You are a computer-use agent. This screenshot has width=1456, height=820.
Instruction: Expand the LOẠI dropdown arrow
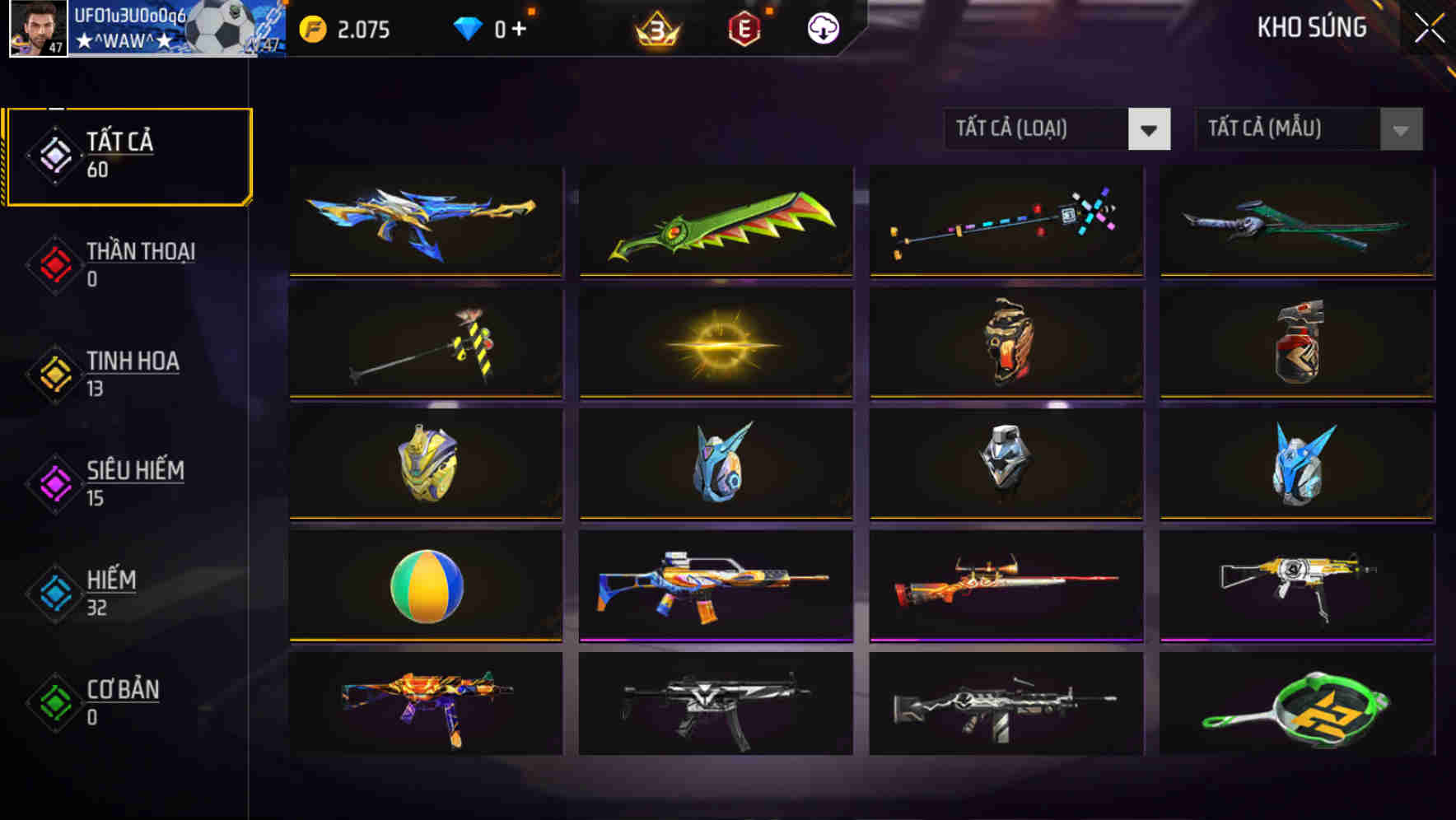point(1150,129)
